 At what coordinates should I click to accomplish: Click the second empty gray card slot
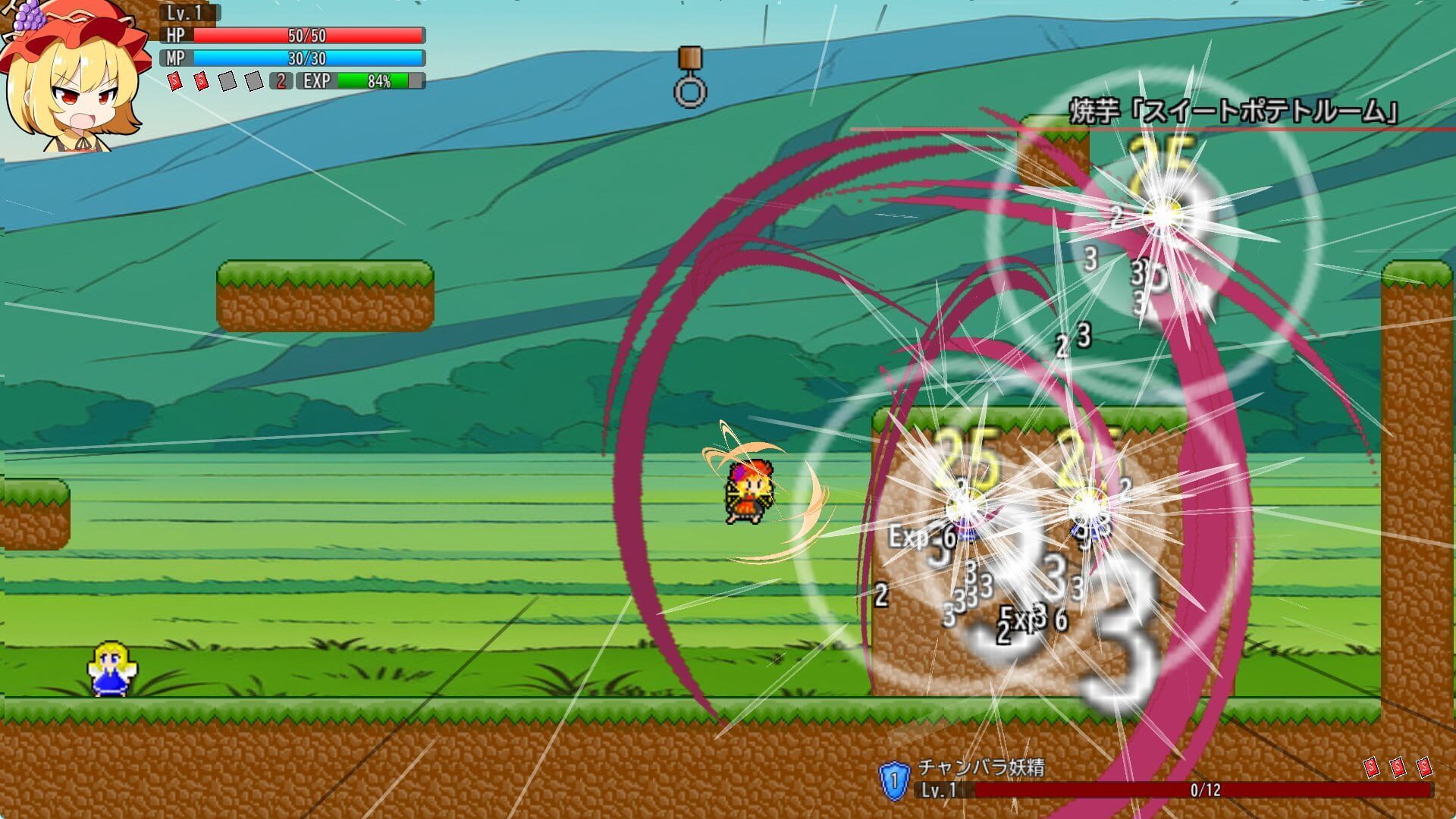[x=253, y=80]
